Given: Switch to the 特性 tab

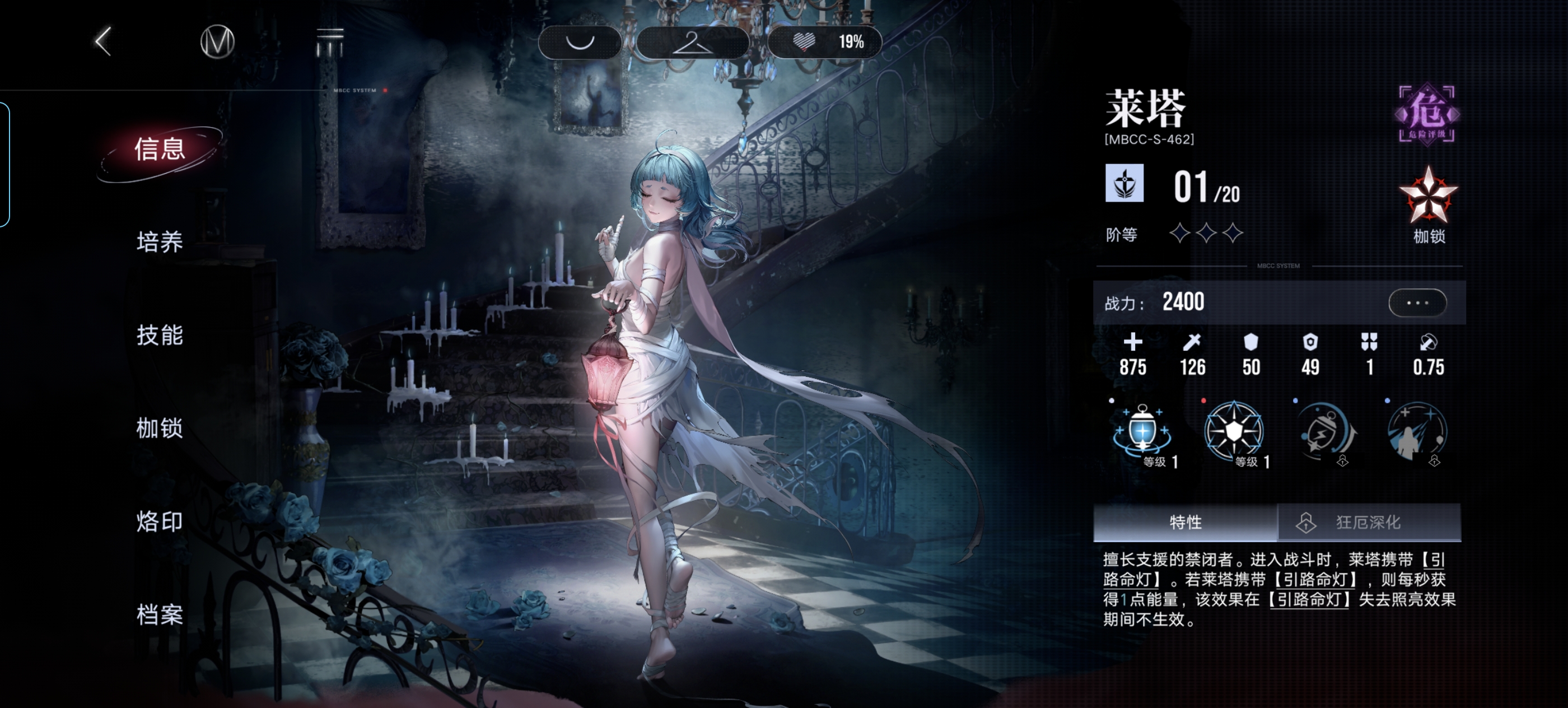Looking at the screenshot, I should click(x=1185, y=523).
